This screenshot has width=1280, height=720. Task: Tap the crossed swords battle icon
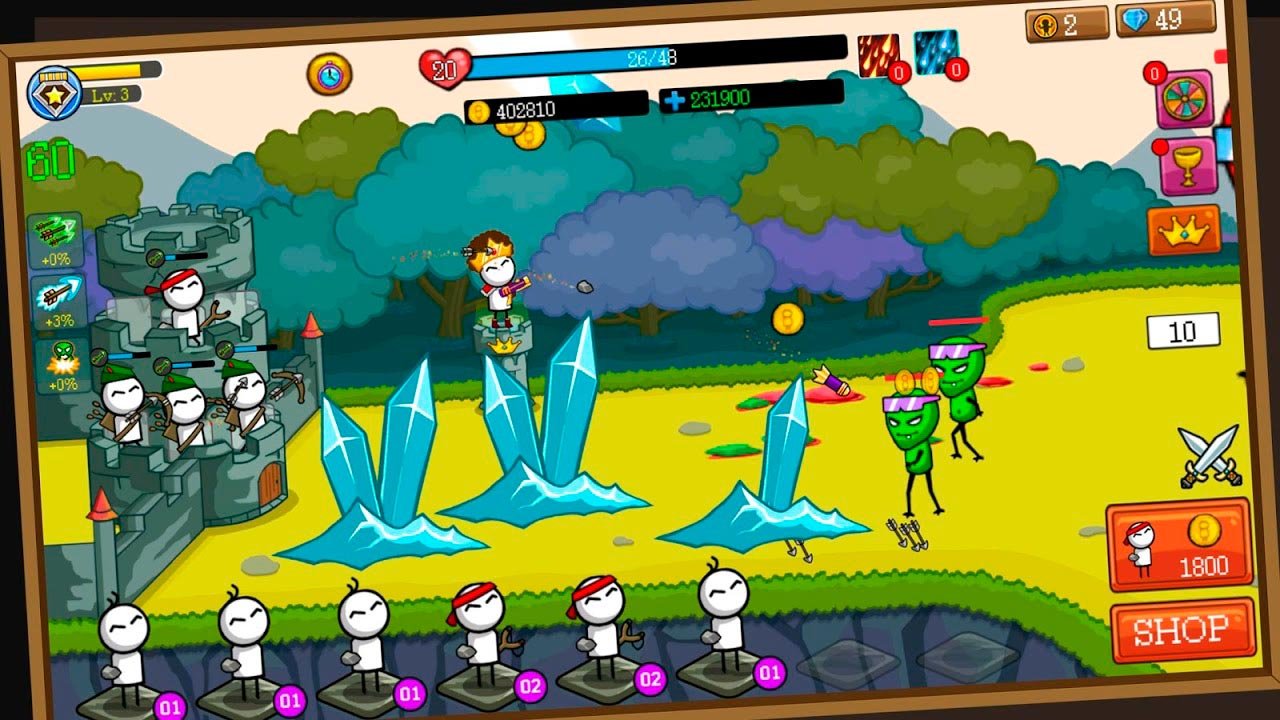pyautogui.click(x=1209, y=456)
